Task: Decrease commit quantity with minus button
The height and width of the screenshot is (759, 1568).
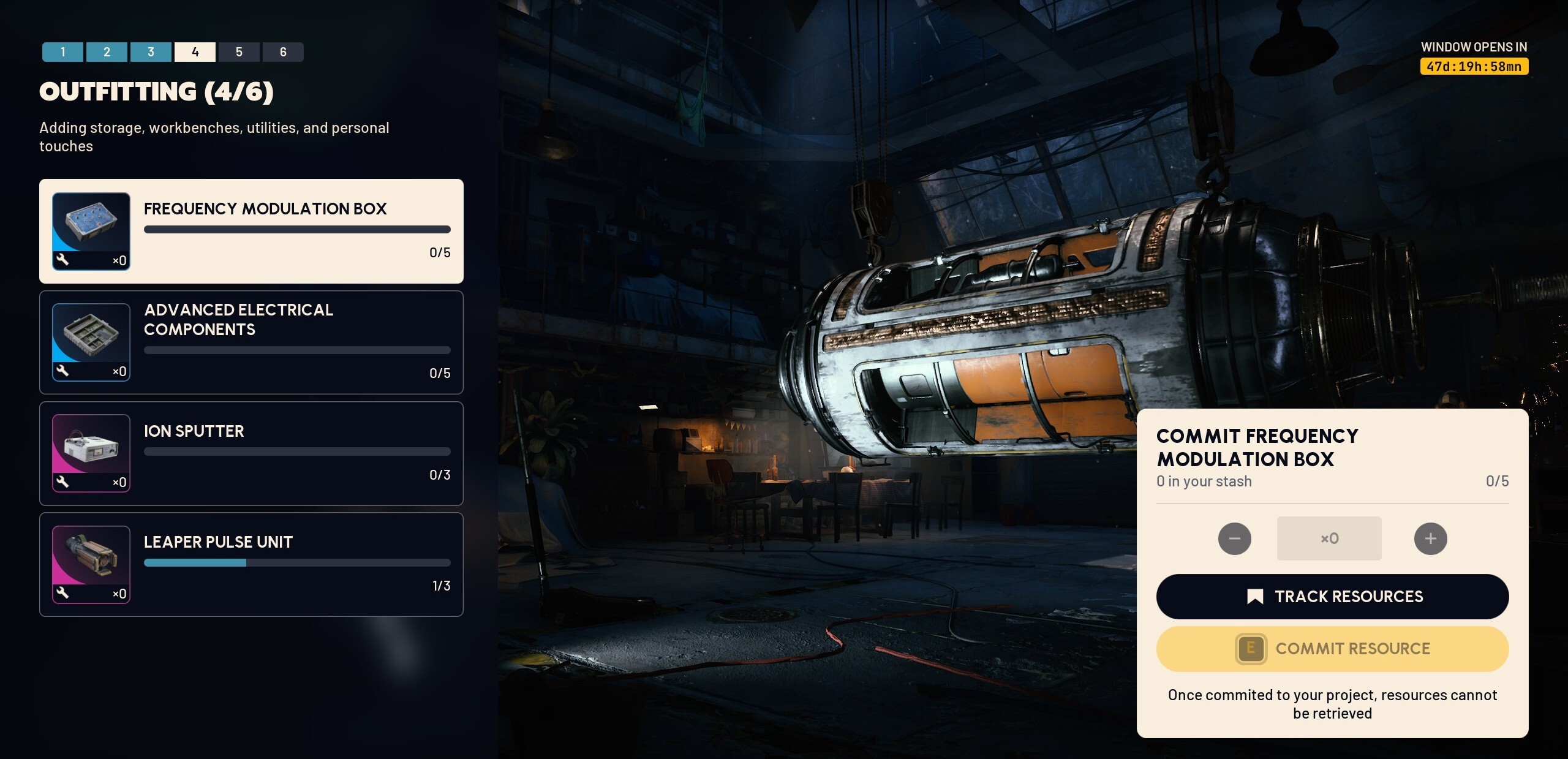Action: (1234, 538)
